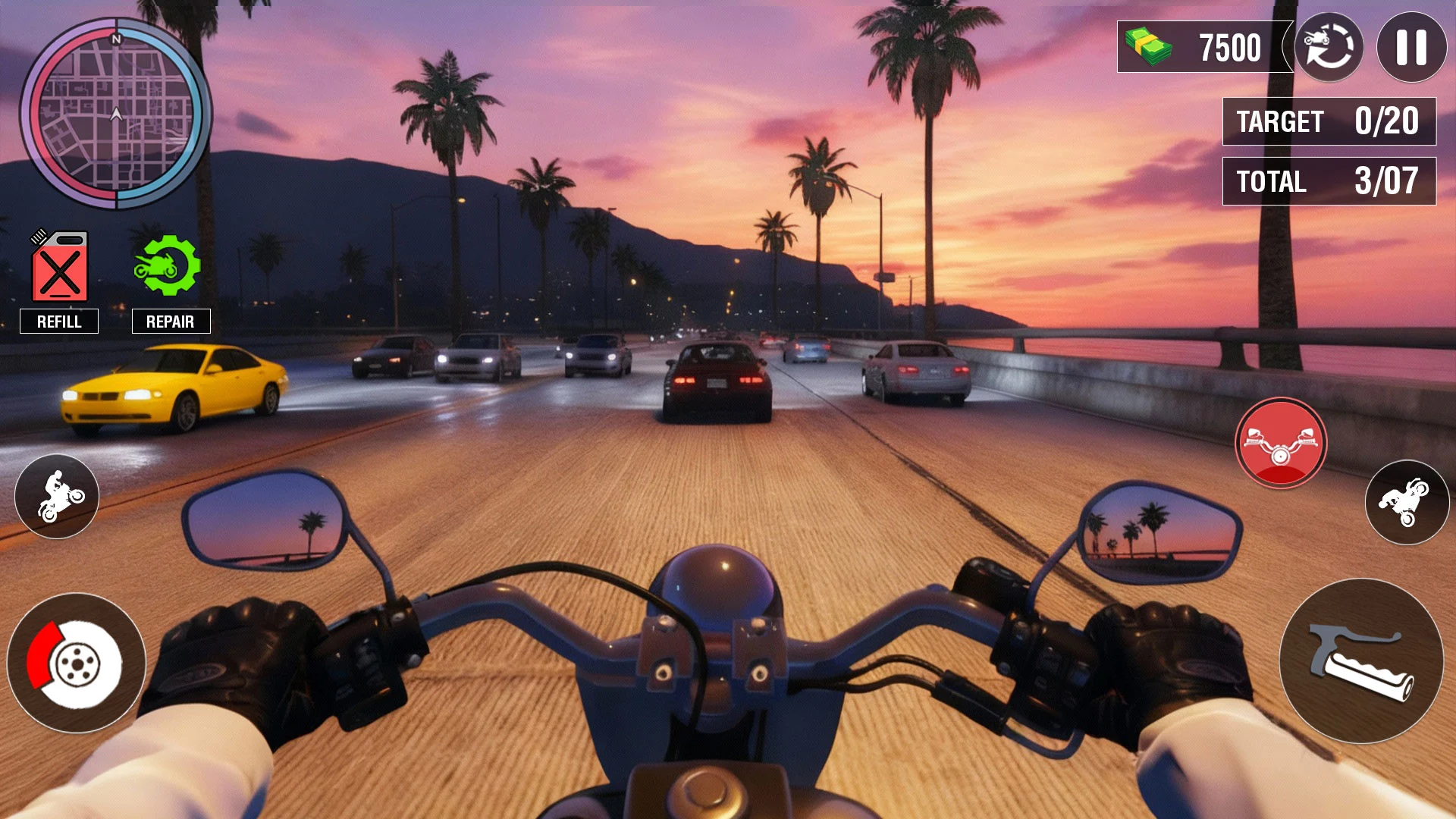
Task: Pause the game
Action: [1411, 47]
